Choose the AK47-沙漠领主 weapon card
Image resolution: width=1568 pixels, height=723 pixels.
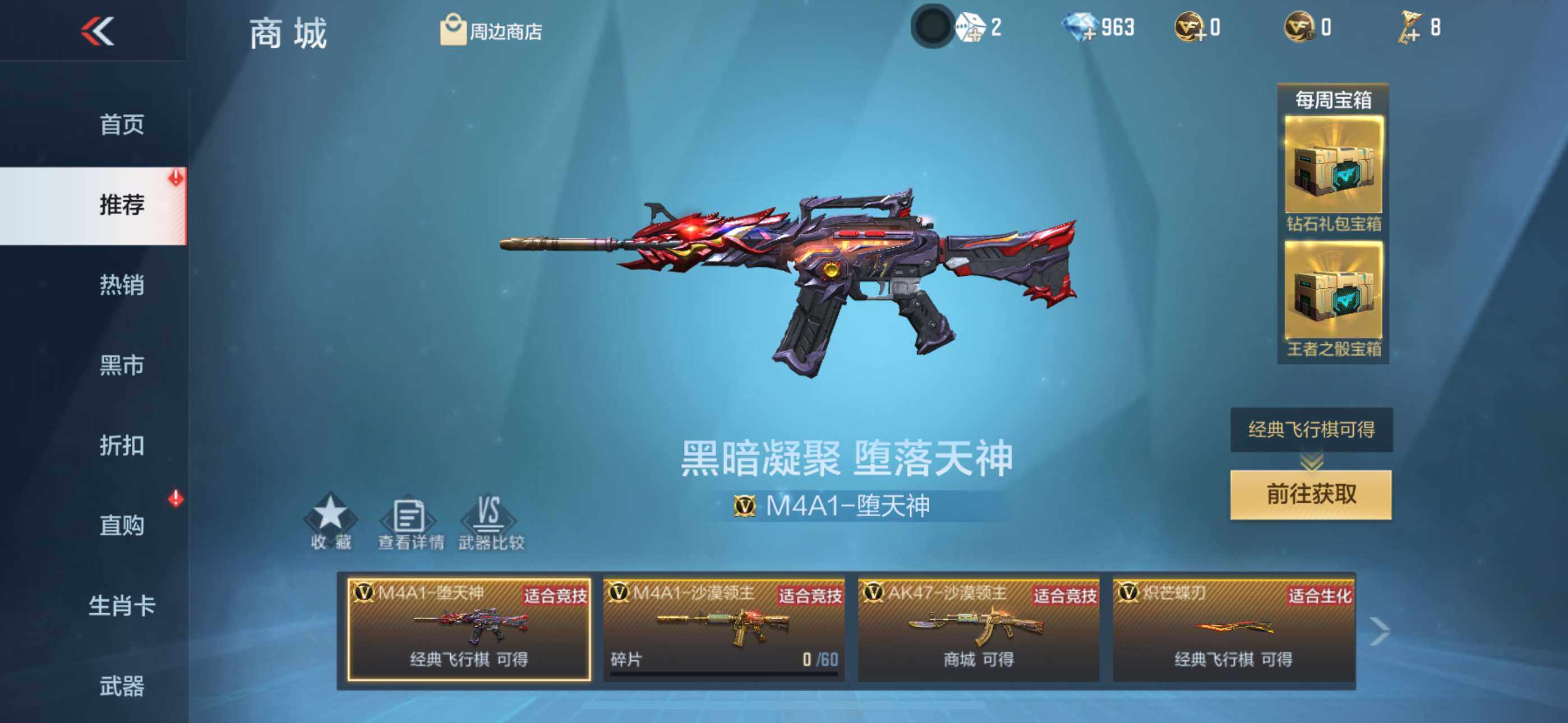pos(978,629)
